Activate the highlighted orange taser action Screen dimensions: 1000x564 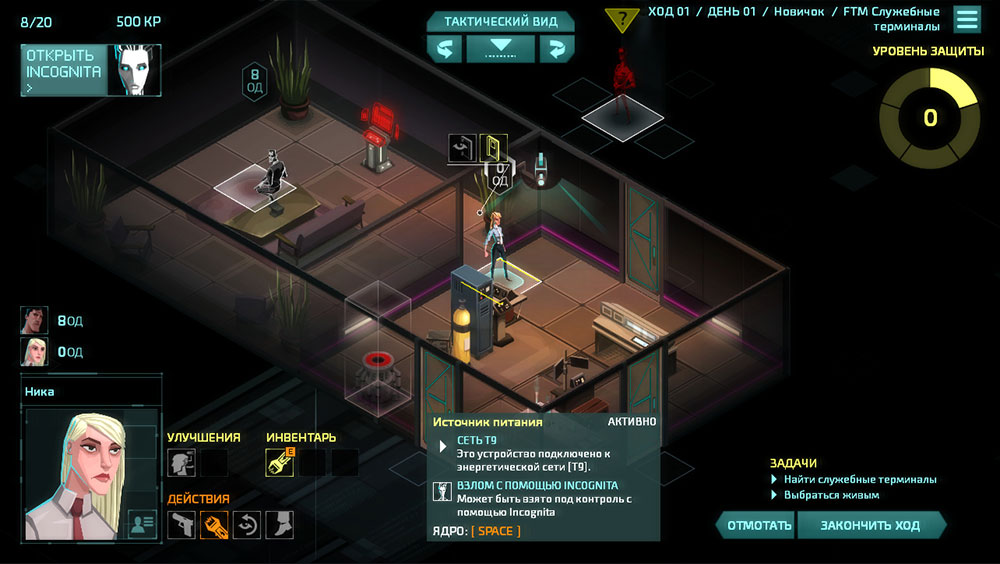pos(214,525)
